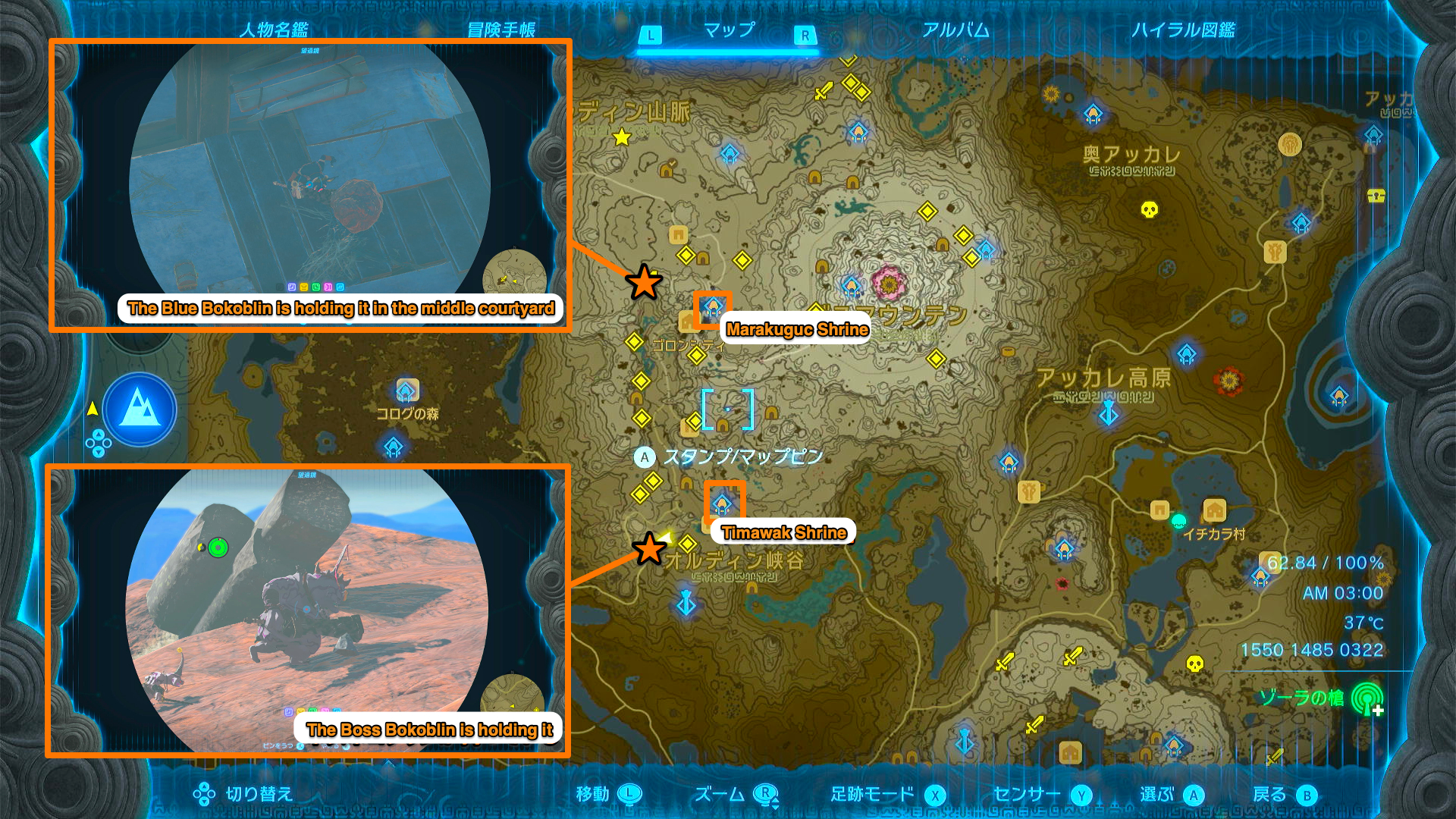Click the orange star marker near オルディン峡谷
The width and height of the screenshot is (1456, 819).
(x=648, y=549)
